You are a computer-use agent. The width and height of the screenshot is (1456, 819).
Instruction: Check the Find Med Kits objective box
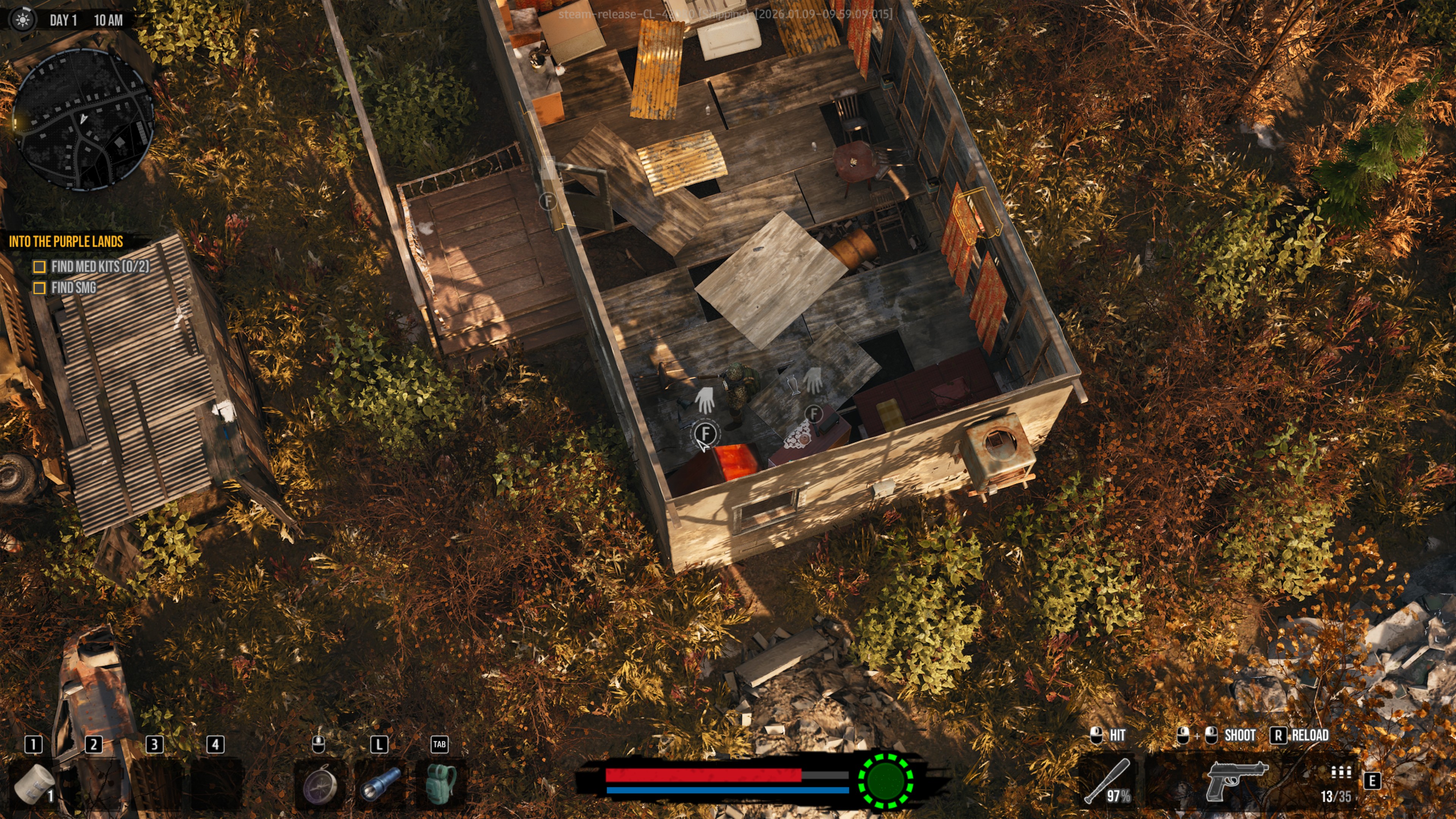tap(39, 267)
